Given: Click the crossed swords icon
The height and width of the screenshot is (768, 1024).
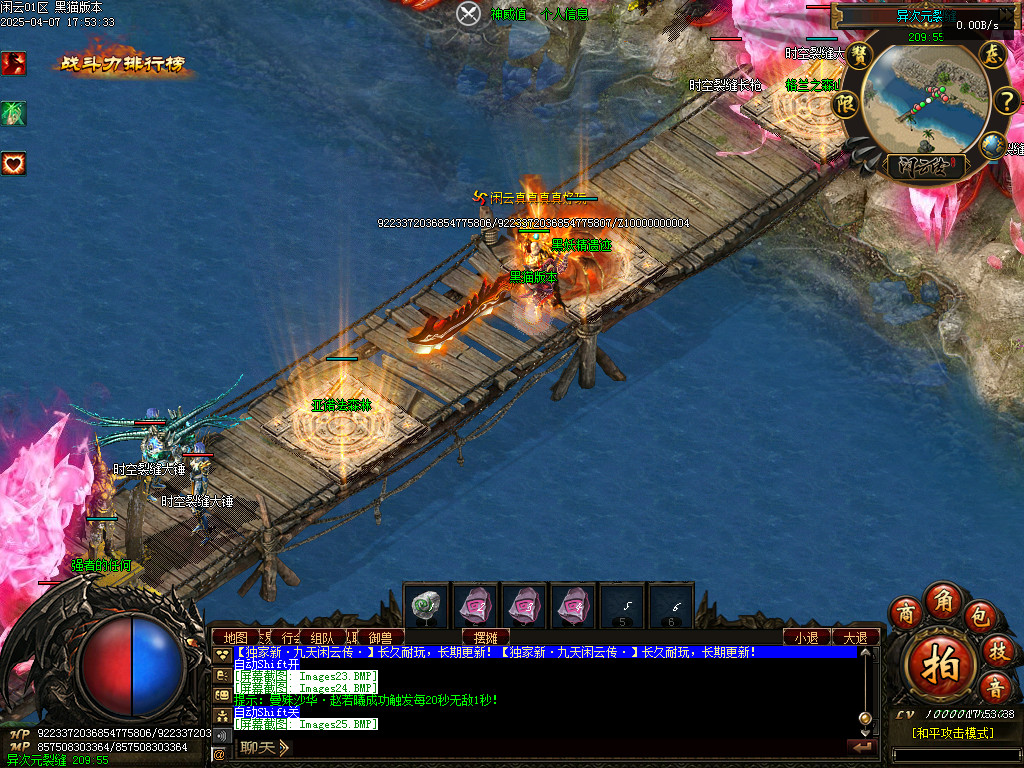Looking at the screenshot, I should [469, 14].
